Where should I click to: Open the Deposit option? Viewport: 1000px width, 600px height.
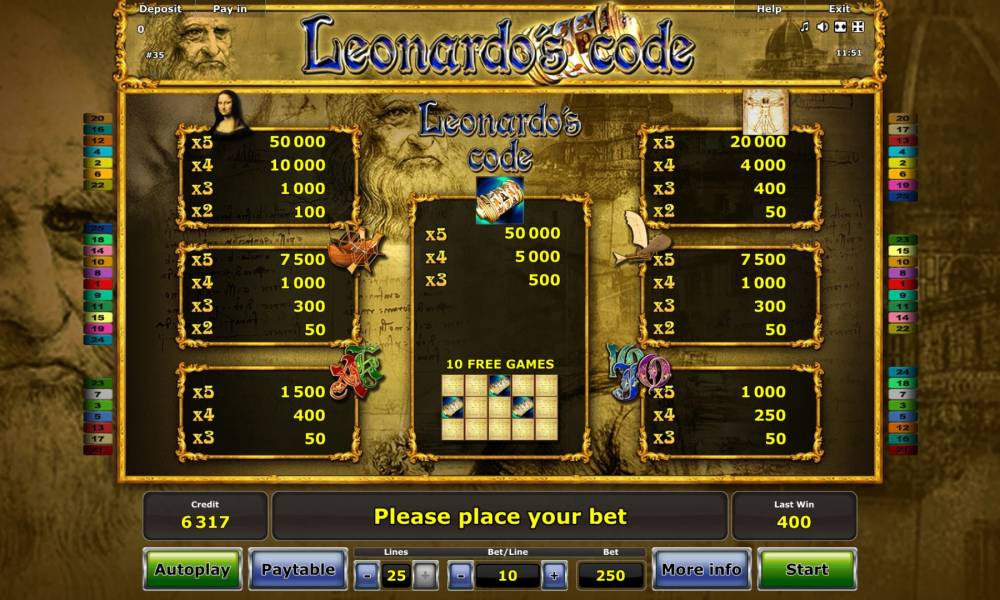pyautogui.click(x=160, y=9)
